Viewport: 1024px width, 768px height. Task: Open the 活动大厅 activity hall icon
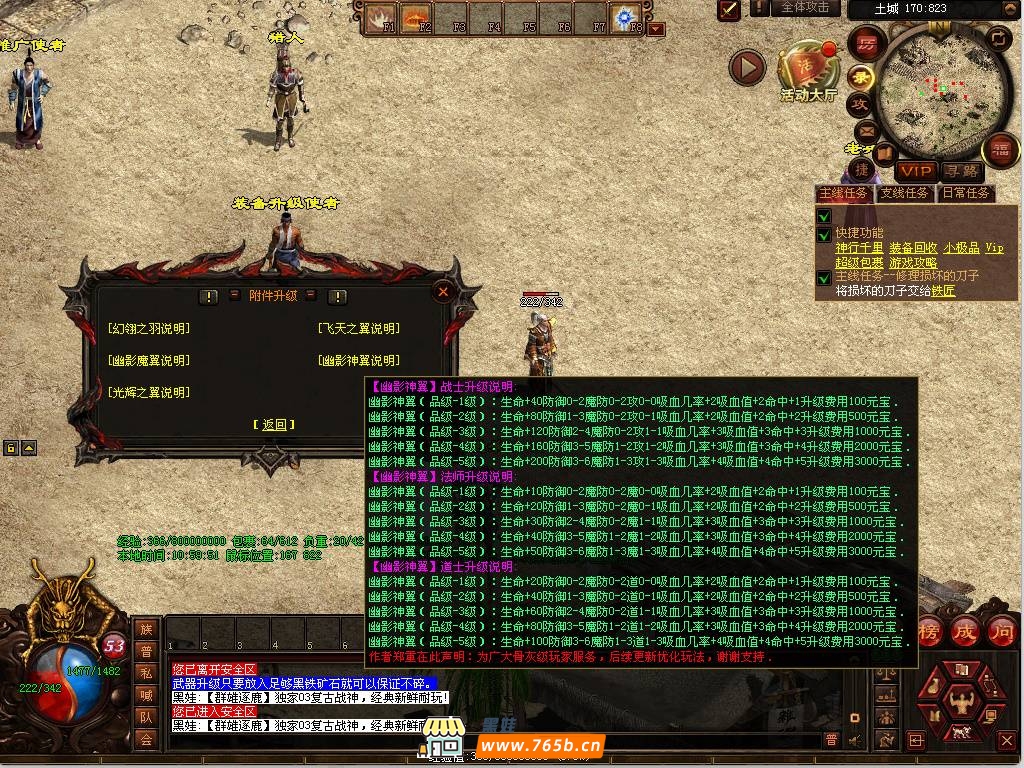[808, 70]
